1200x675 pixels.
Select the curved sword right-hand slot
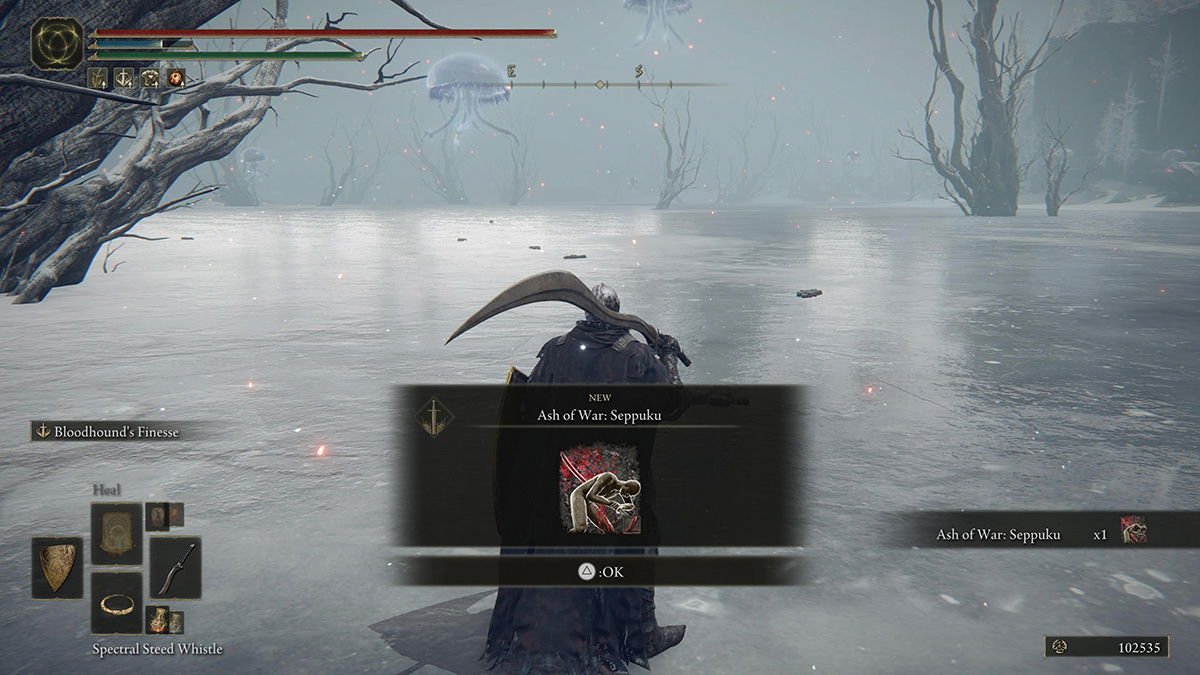(x=175, y=567)
